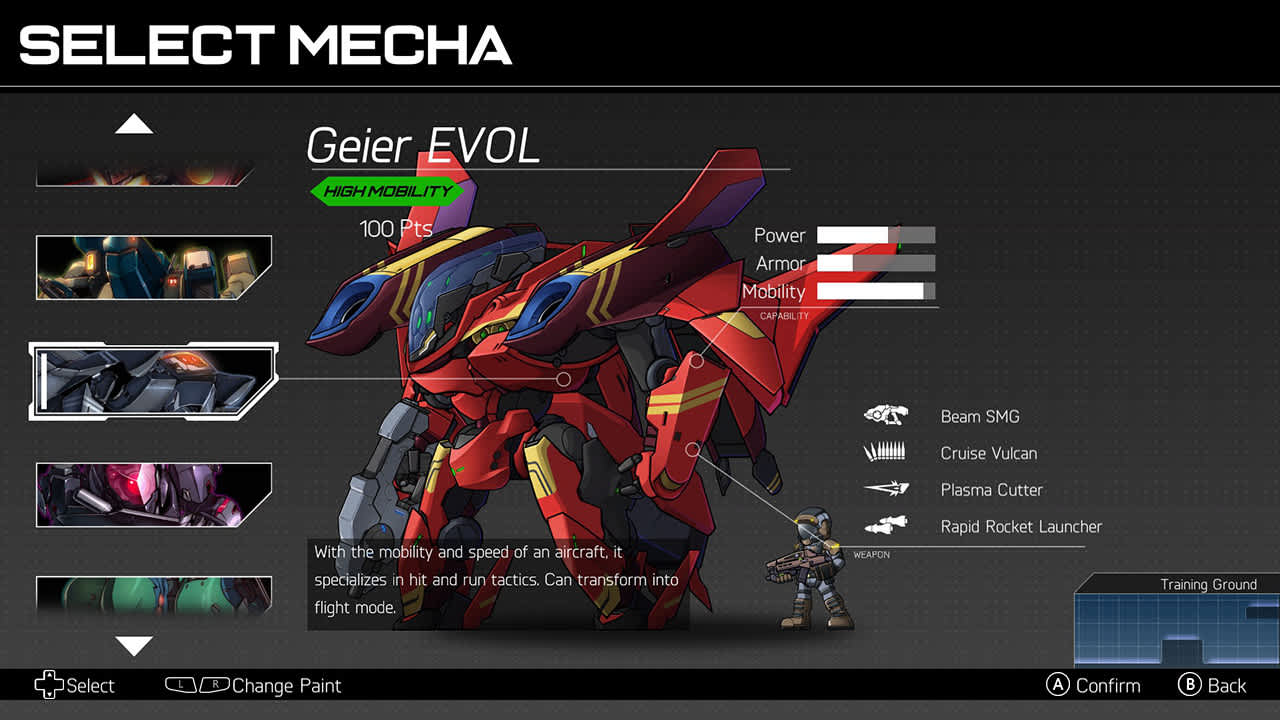The width and height of the screenshot is (1280, 720).
Task: Select the highlighted Geier EVOL mecha entry
Action: [x=150, y=378]
